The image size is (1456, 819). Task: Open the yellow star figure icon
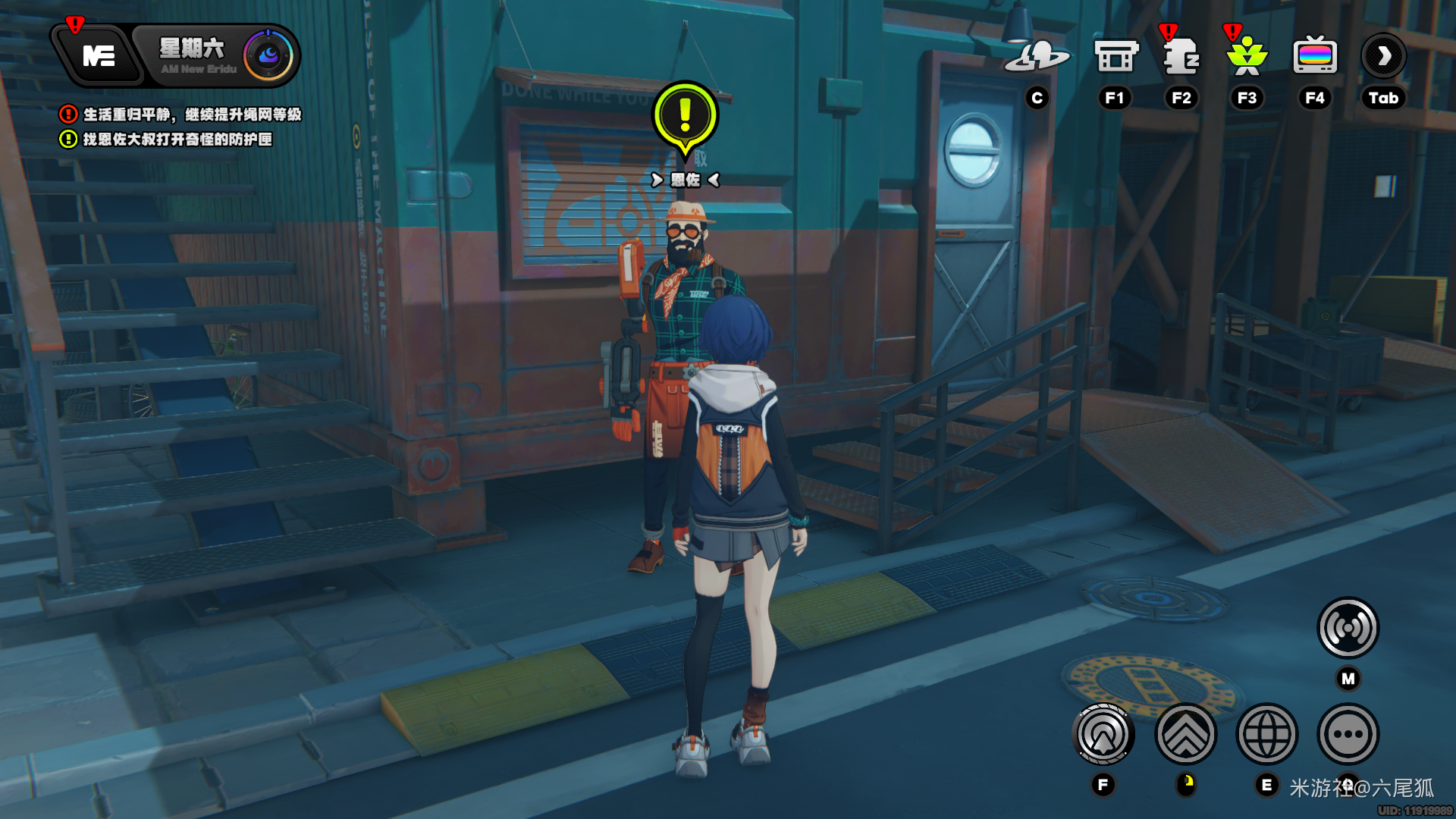(1247, 56)
